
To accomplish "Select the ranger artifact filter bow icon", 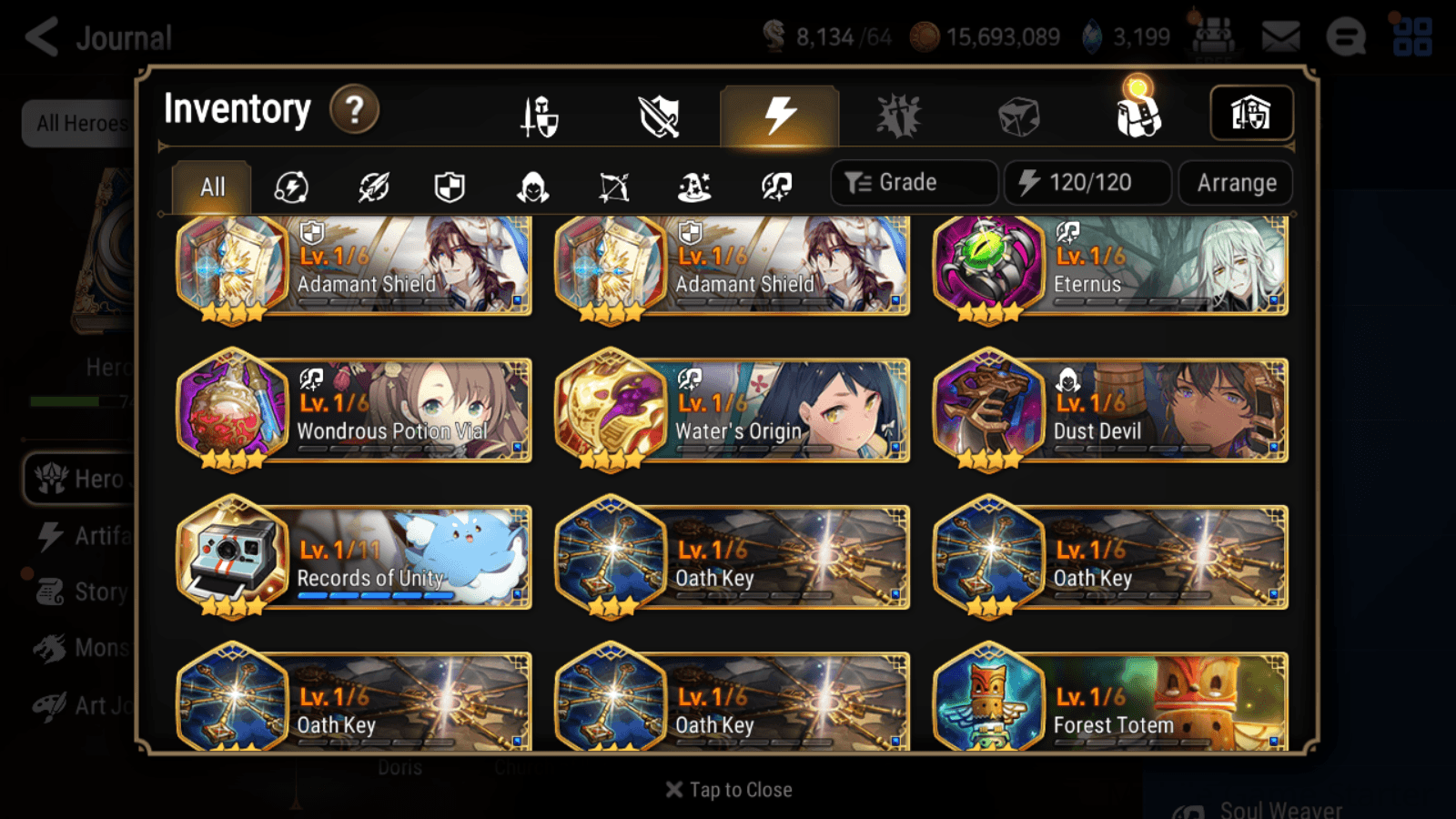I will 614,187.
